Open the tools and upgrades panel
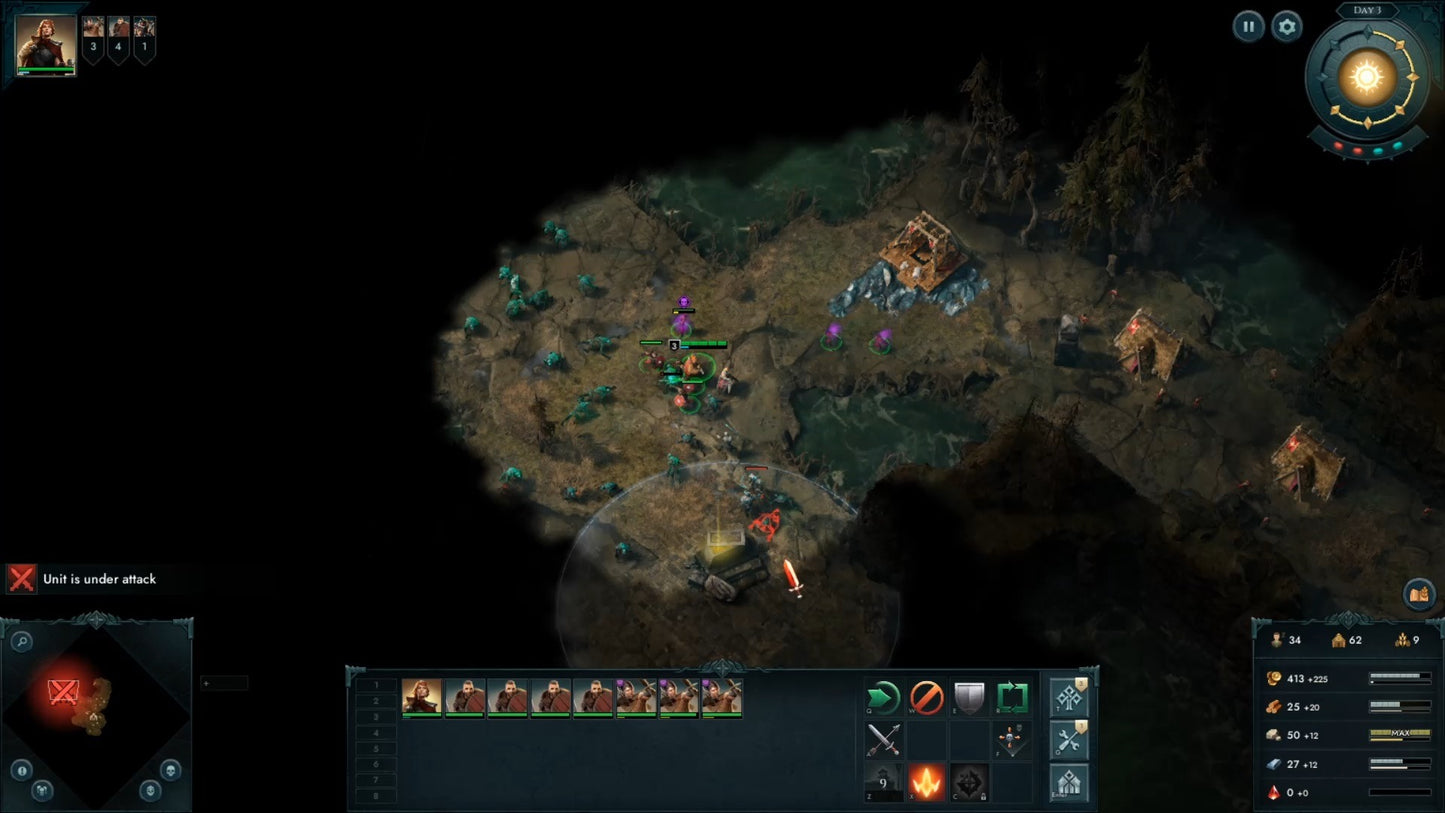 pyautogui.click(x=1069, y=741)
